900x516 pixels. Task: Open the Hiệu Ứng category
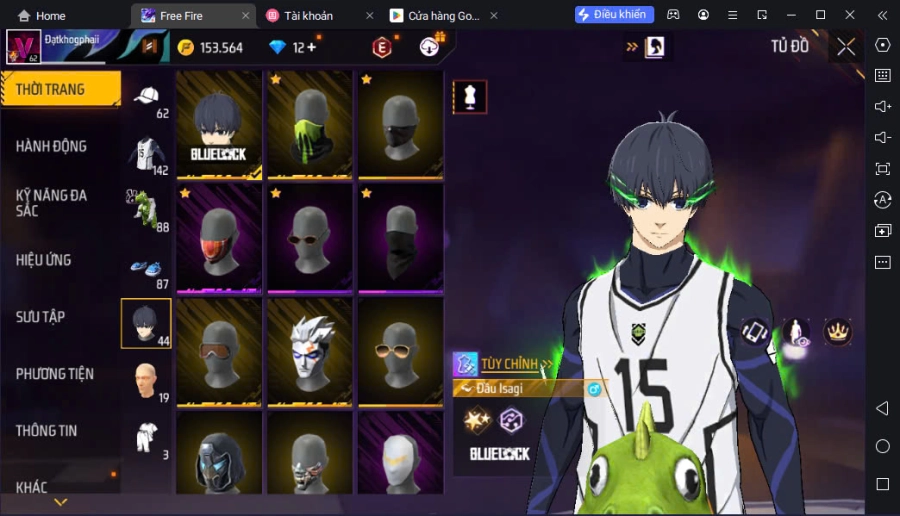[x=44, y=260]
